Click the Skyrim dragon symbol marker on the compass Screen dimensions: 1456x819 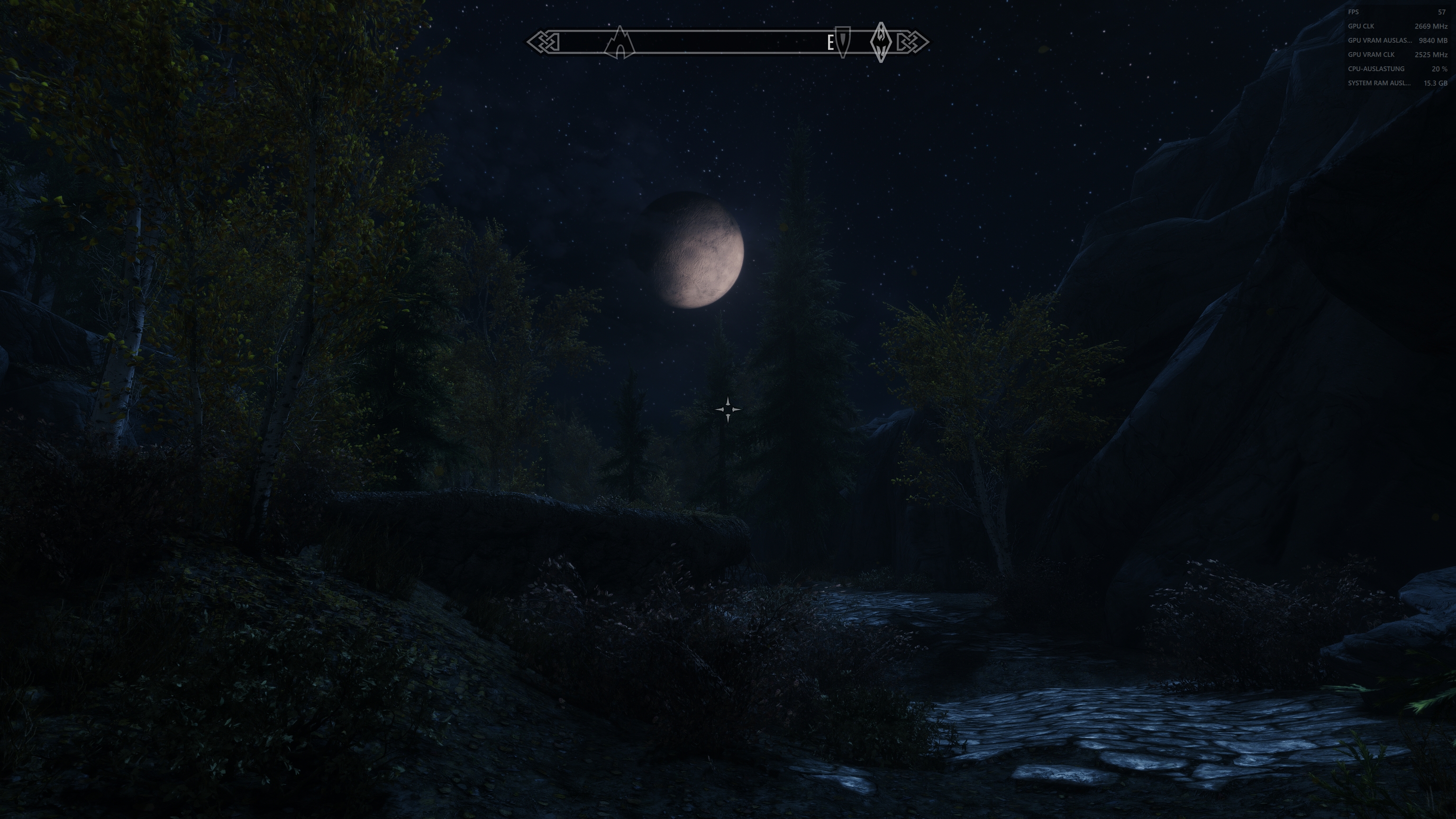click(x=880, y=41)
